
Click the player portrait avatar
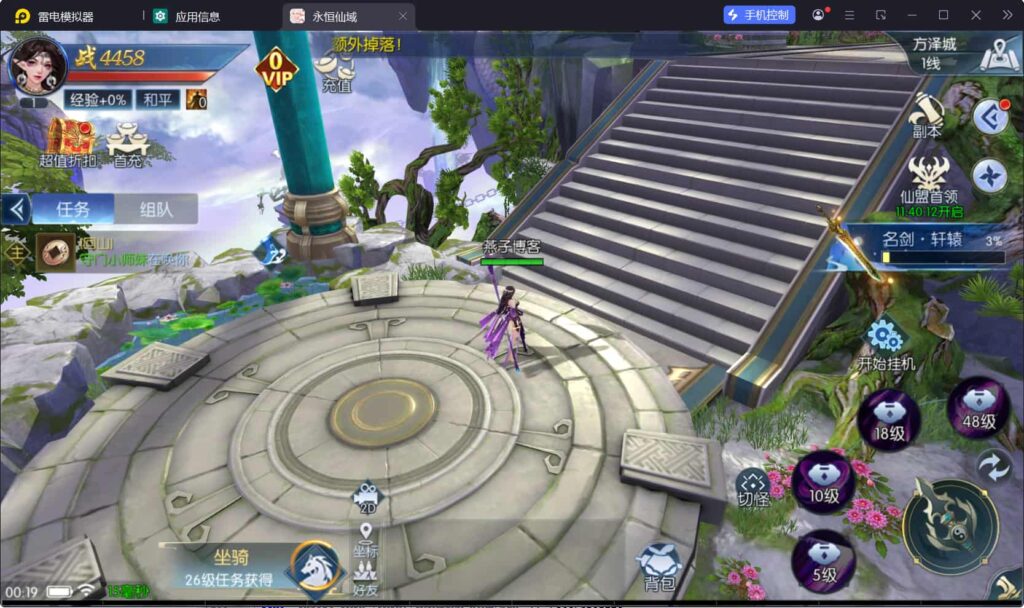[37, 65]
